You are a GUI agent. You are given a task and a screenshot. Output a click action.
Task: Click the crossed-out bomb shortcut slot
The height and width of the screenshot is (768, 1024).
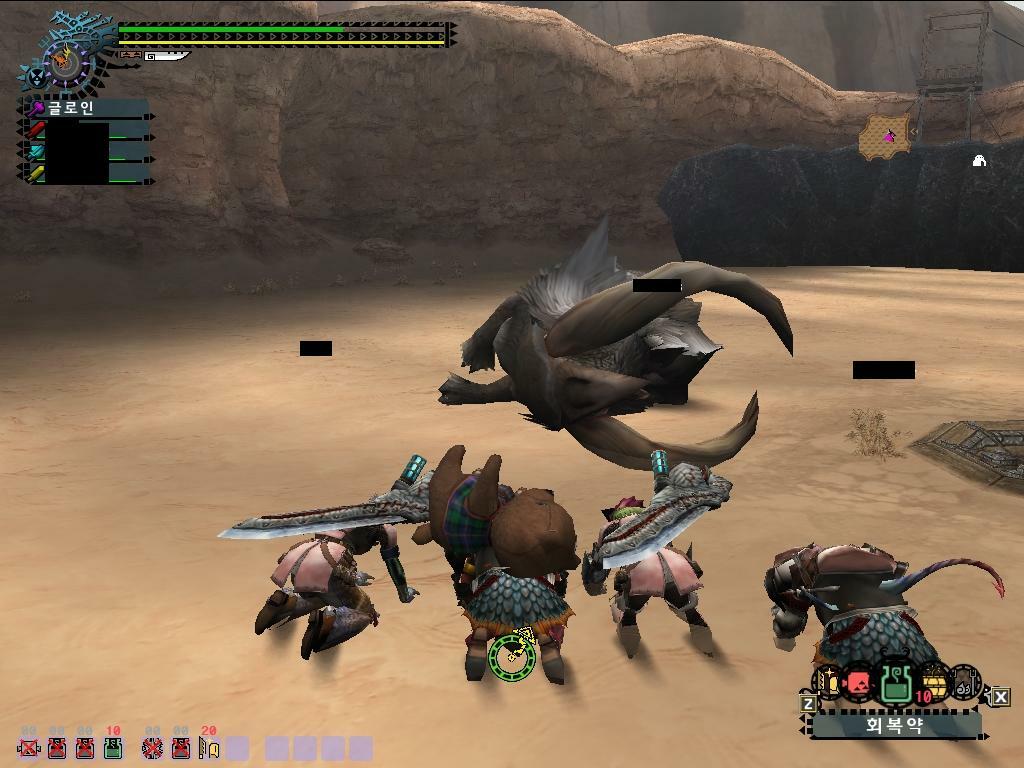pyautogui.click(x=152, y=747)
